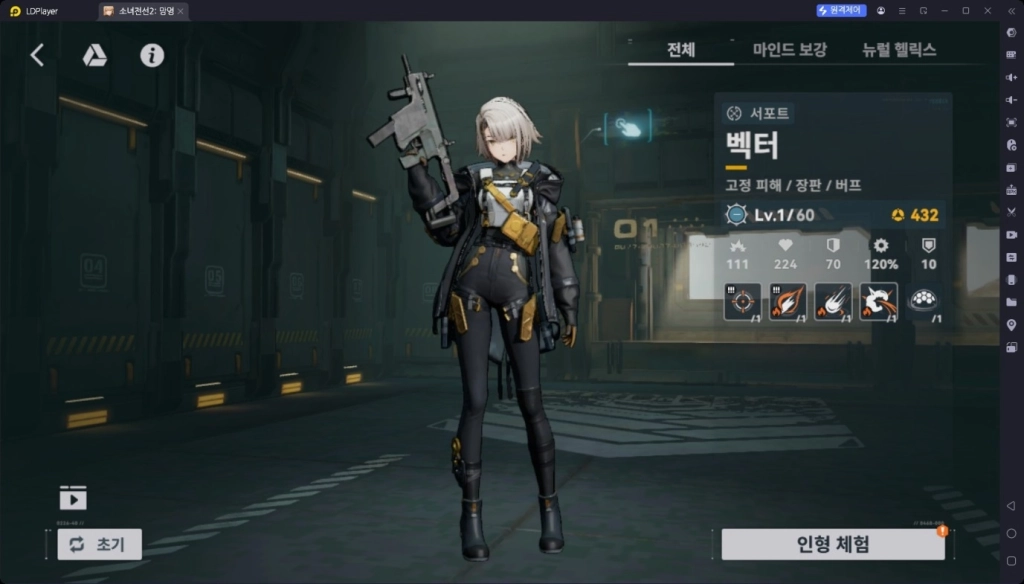
Task: Switch to the 전체 tab
Action: pyautogui.click(x=681, y=50)
